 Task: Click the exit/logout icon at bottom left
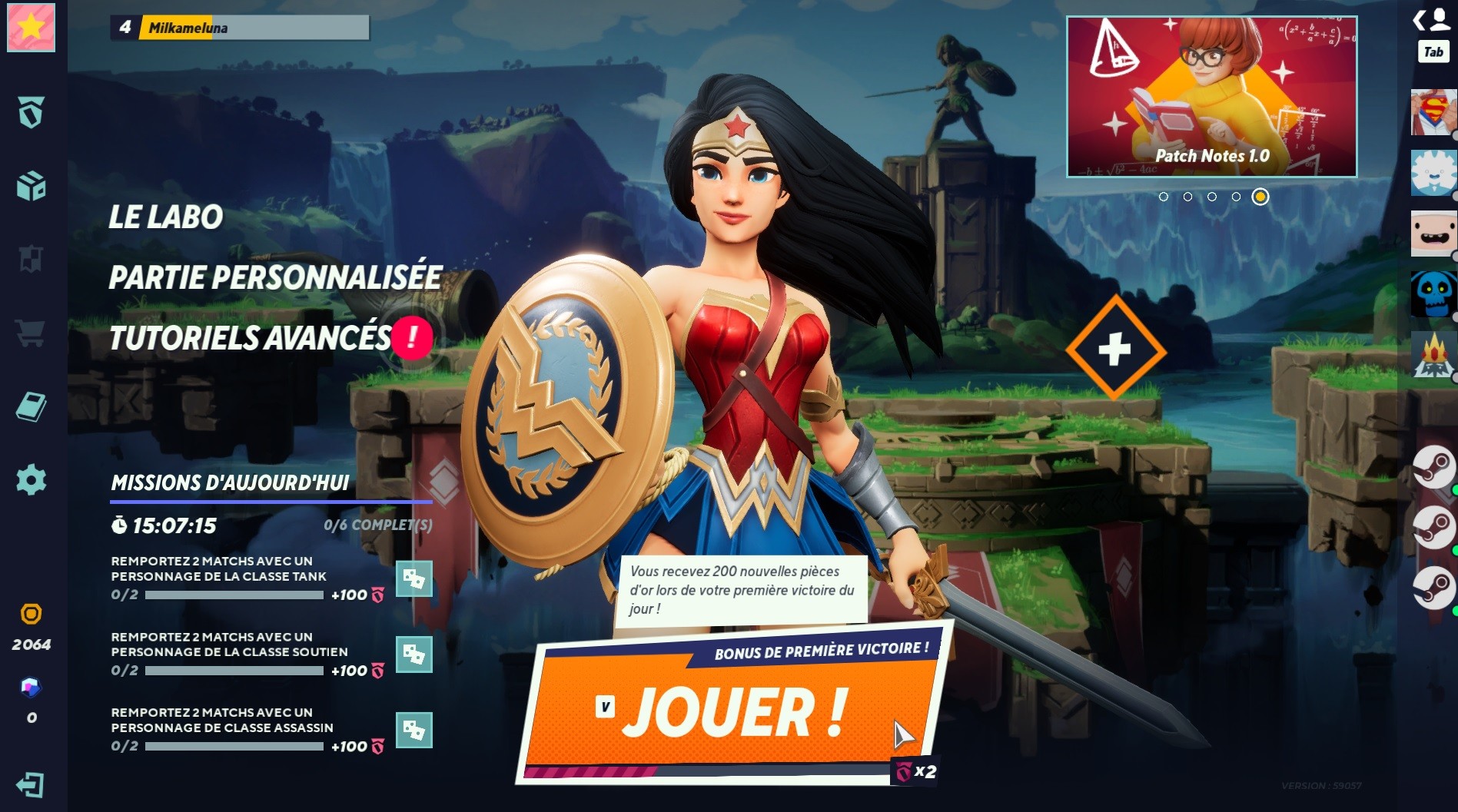(x=29, y=785)
